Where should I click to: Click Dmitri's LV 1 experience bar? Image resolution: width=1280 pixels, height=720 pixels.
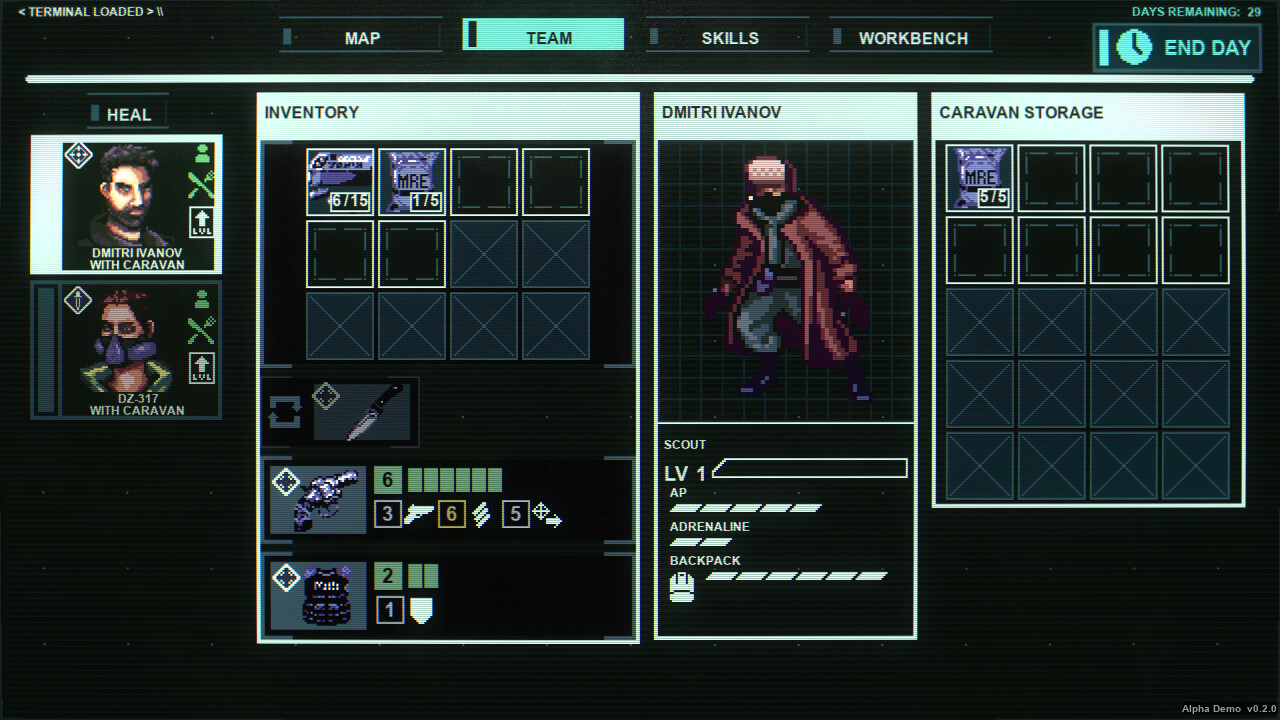(x=811, y=467)
